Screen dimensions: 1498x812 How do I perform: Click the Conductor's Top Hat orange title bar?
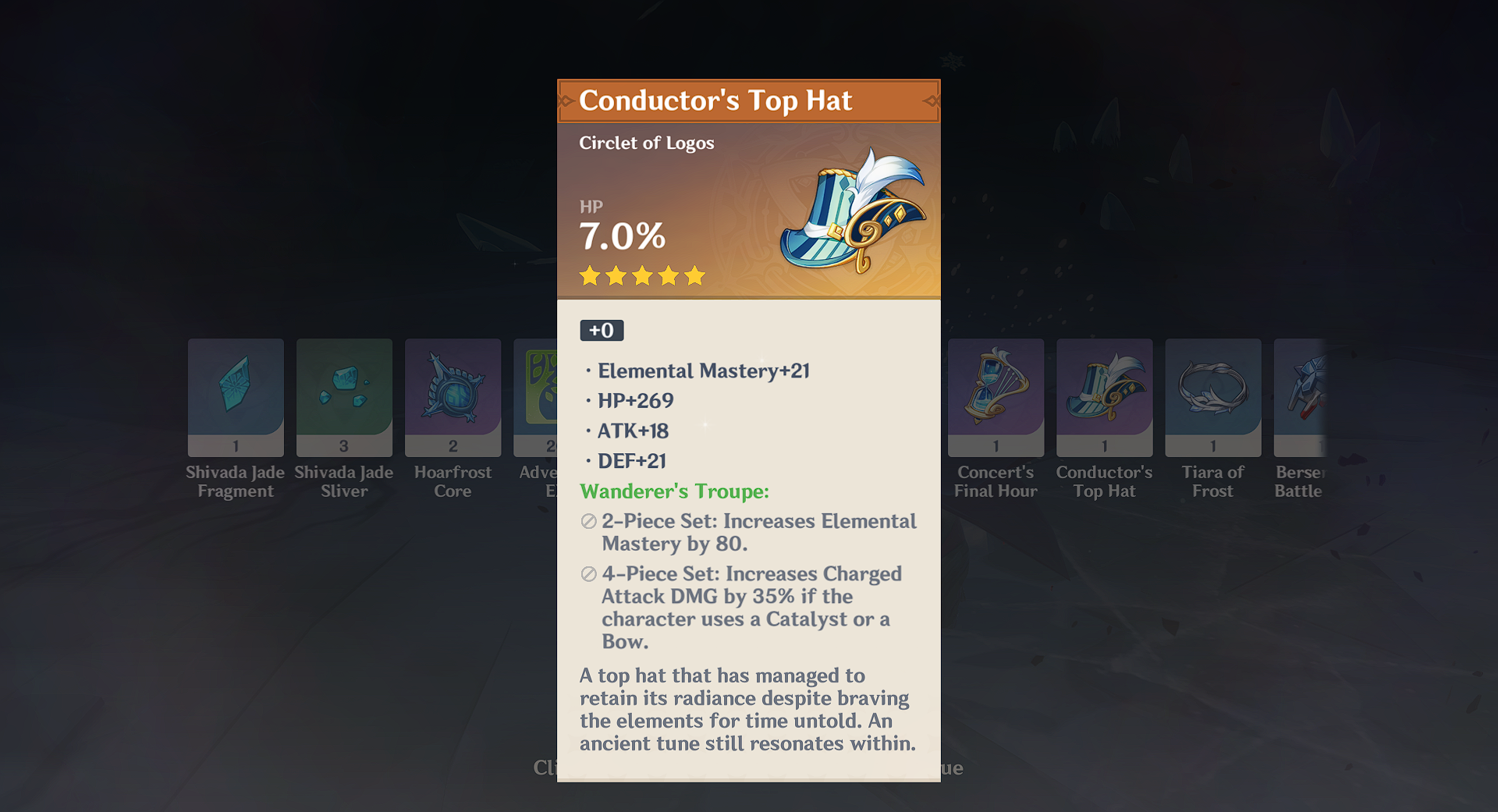point(747,101)
